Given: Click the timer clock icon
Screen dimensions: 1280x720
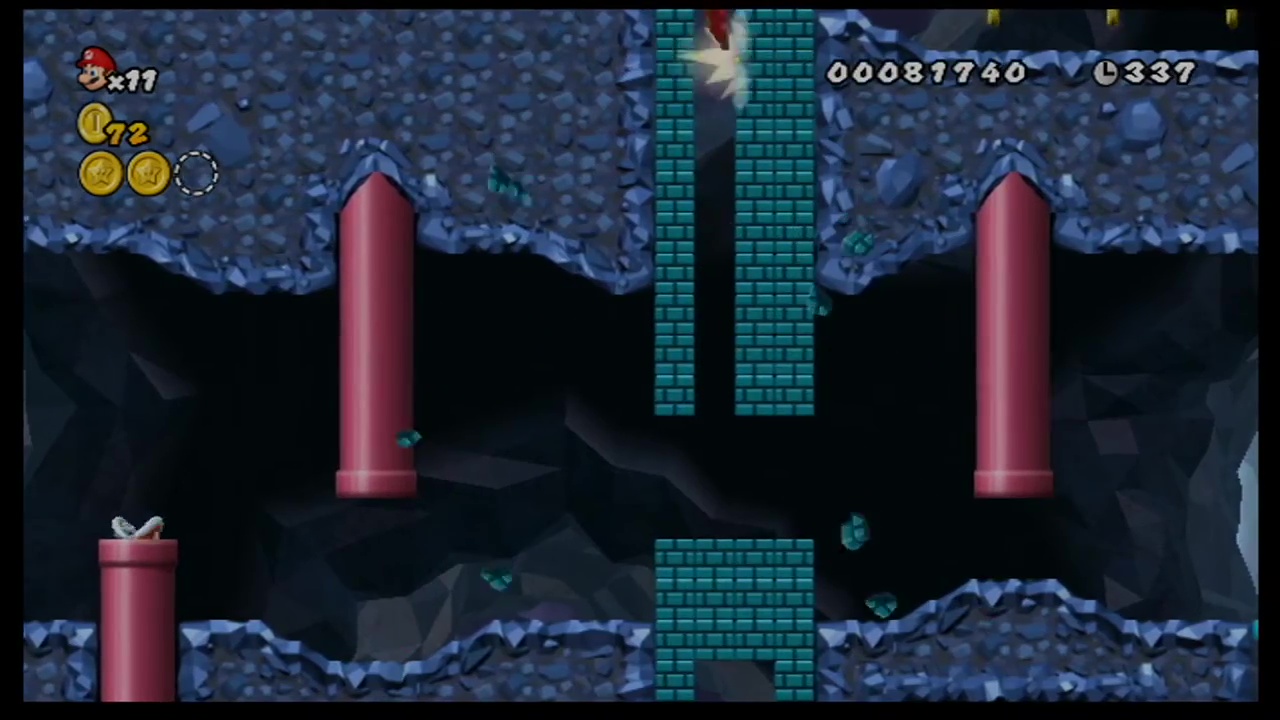Looking at the screenshot, I should [1105, 73].
